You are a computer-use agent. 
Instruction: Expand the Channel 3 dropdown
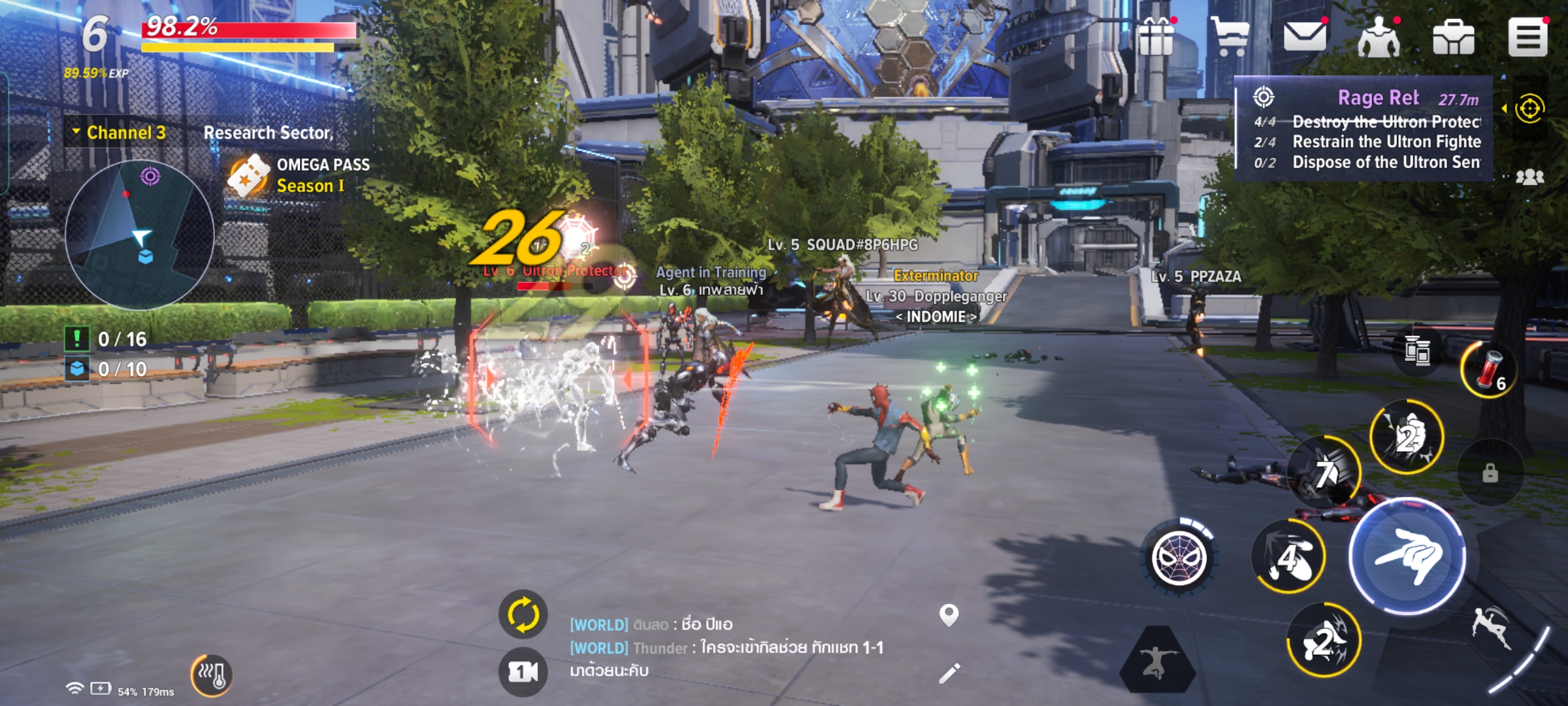coord(120,133)
